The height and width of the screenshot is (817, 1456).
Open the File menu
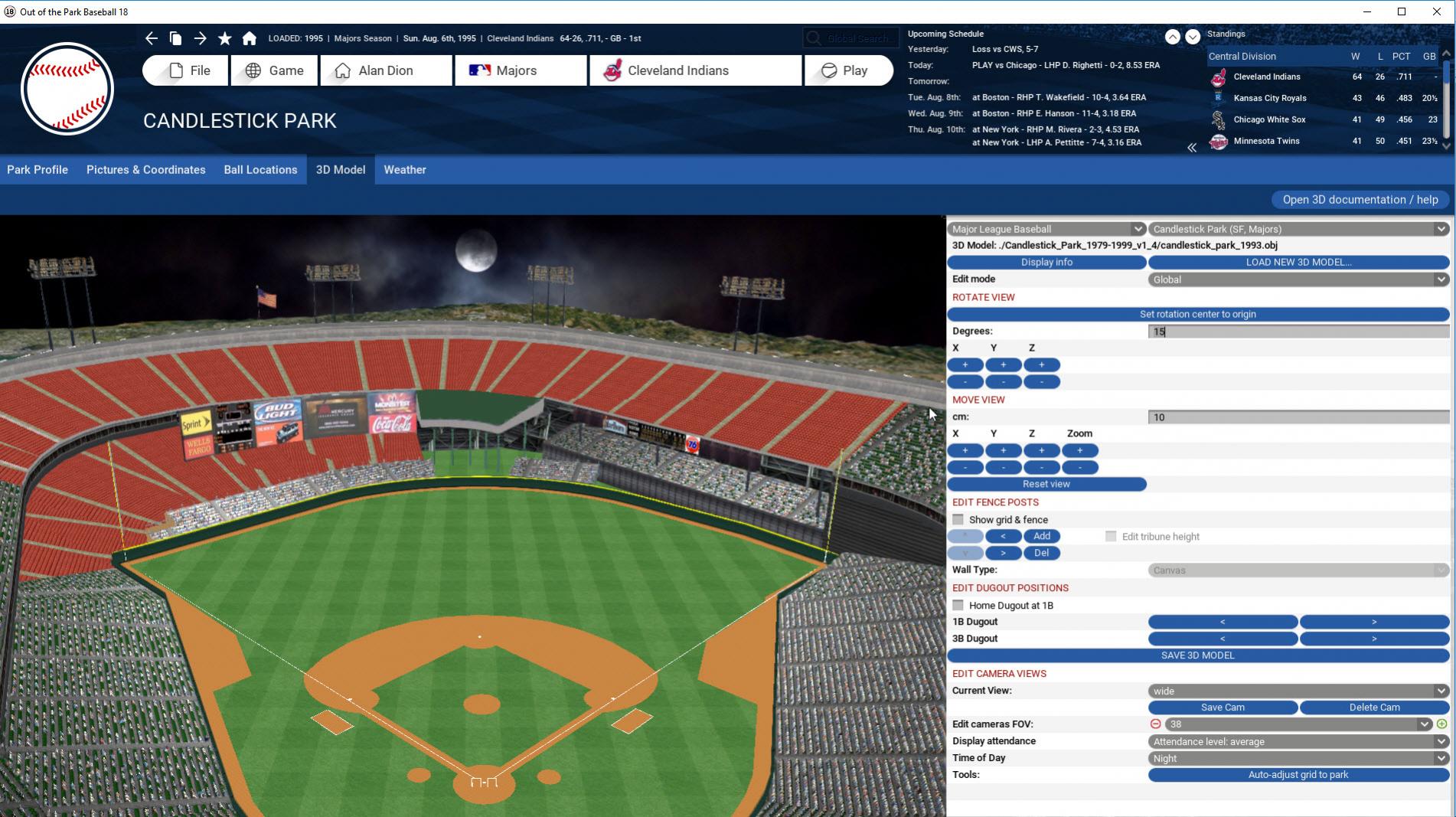[x=185, y=70]
